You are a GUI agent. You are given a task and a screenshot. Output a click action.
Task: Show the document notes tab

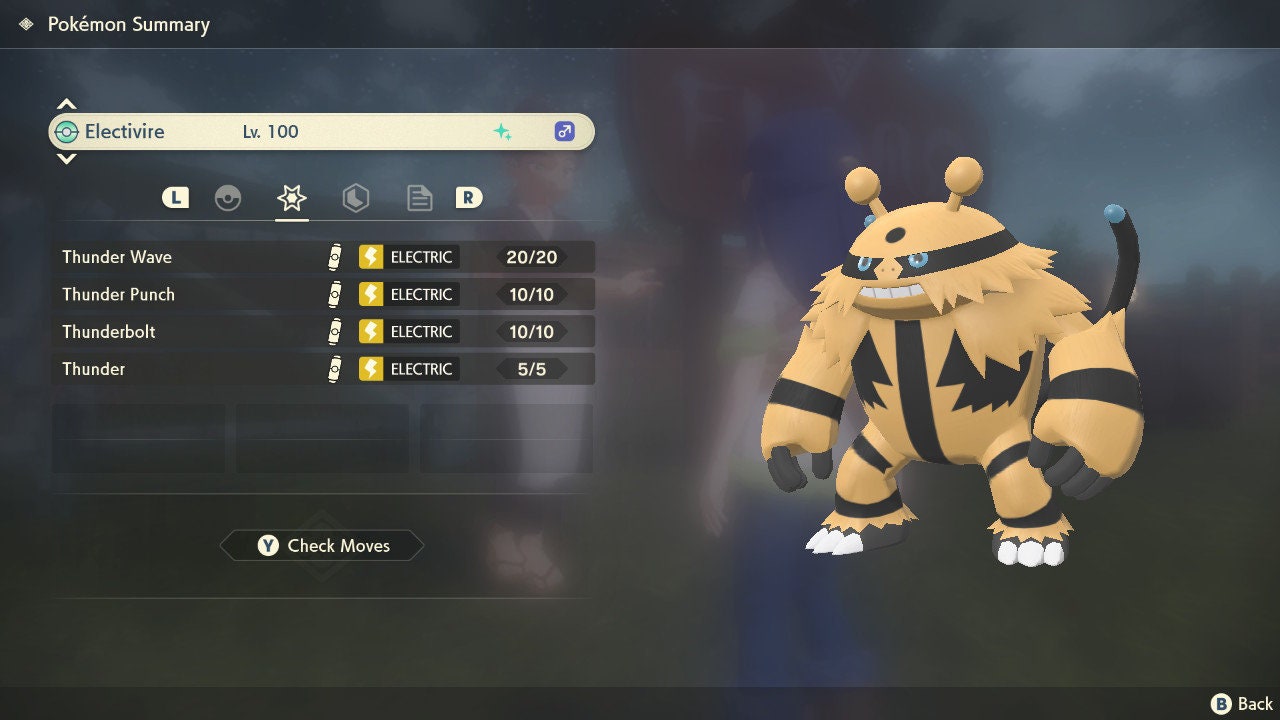[419, 198]
